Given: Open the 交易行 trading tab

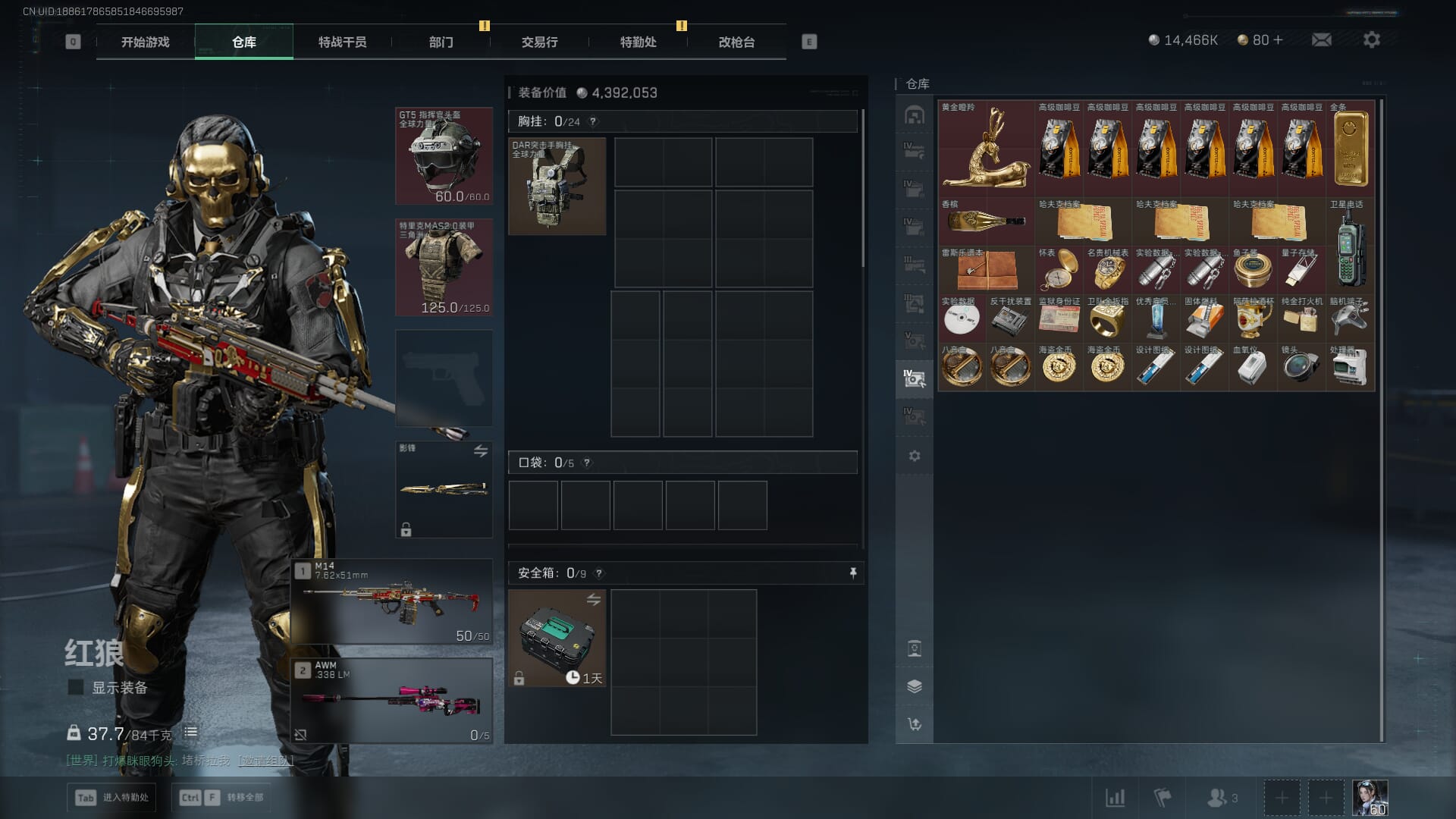Looking at the screenshot, I should tap(539, 42).
